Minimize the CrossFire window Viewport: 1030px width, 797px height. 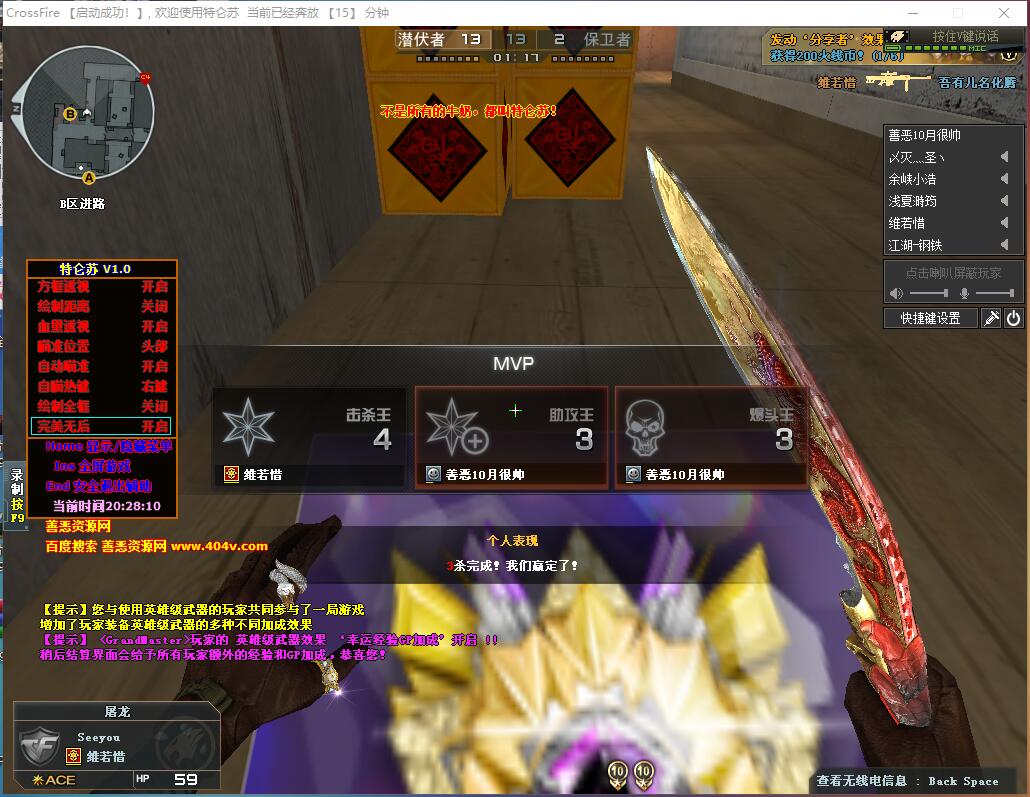[x=911, y=13]
